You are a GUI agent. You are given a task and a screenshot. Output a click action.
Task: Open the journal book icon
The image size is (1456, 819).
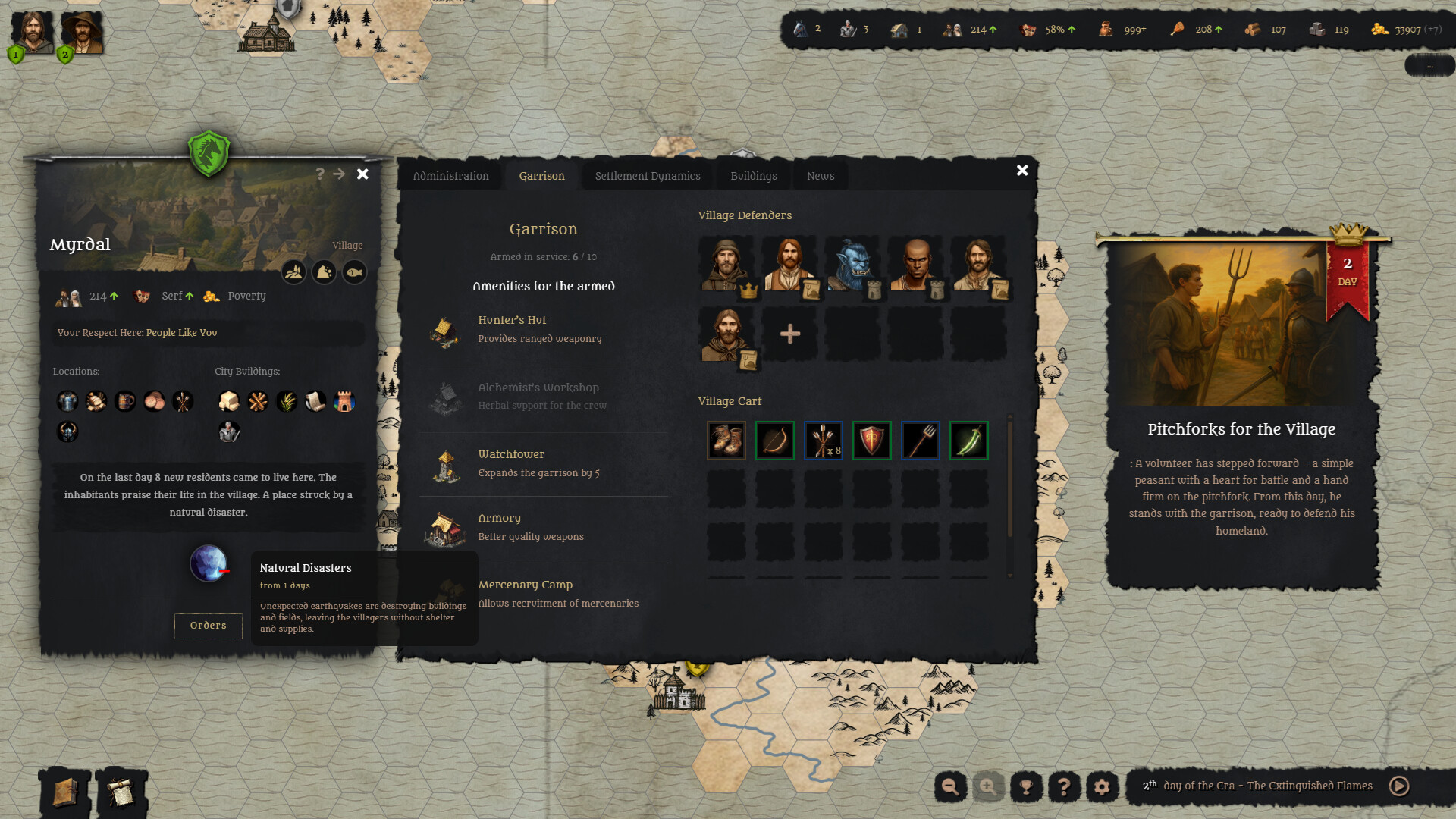click(64, 792)
